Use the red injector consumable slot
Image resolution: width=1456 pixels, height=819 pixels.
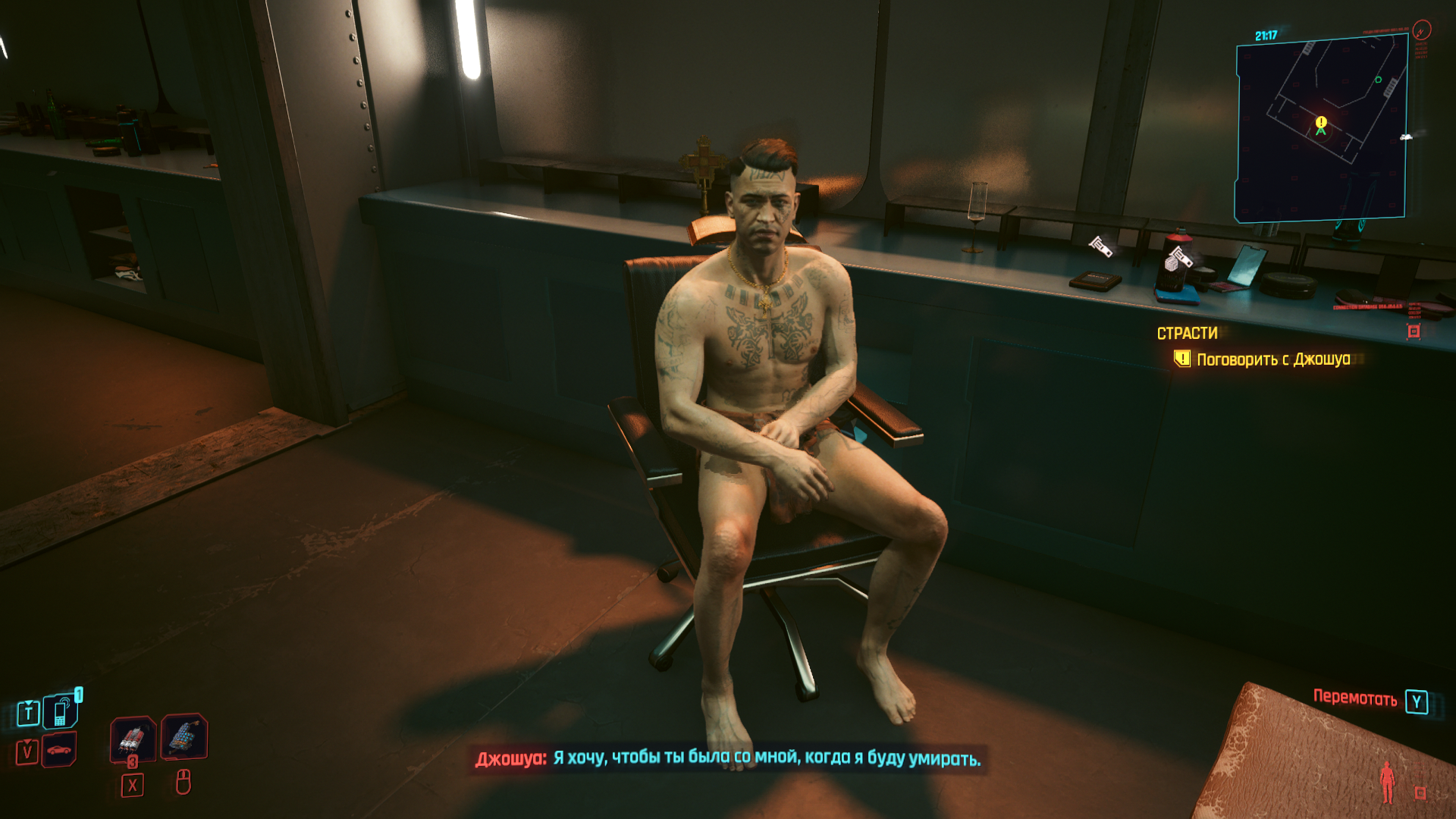pyautogui.click(x=133, y=738)
